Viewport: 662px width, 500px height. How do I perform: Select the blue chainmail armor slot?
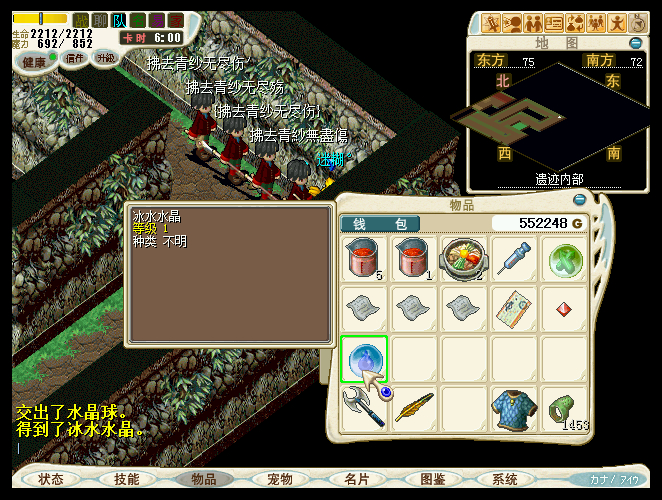tap(514, 409)
